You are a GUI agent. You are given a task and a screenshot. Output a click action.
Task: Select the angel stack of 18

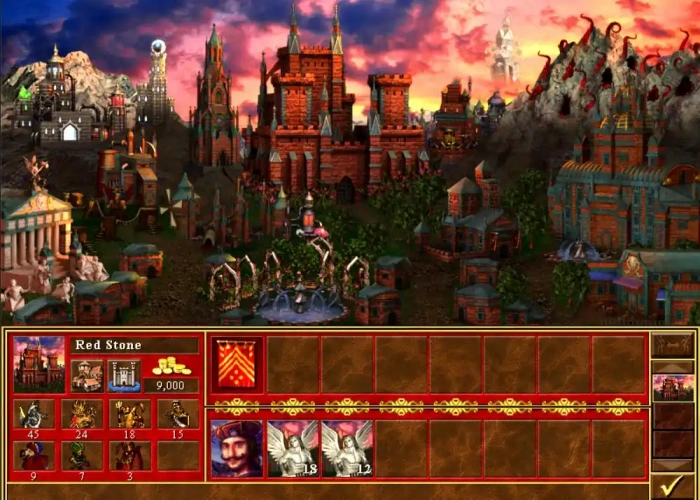[x=292, y=448]
